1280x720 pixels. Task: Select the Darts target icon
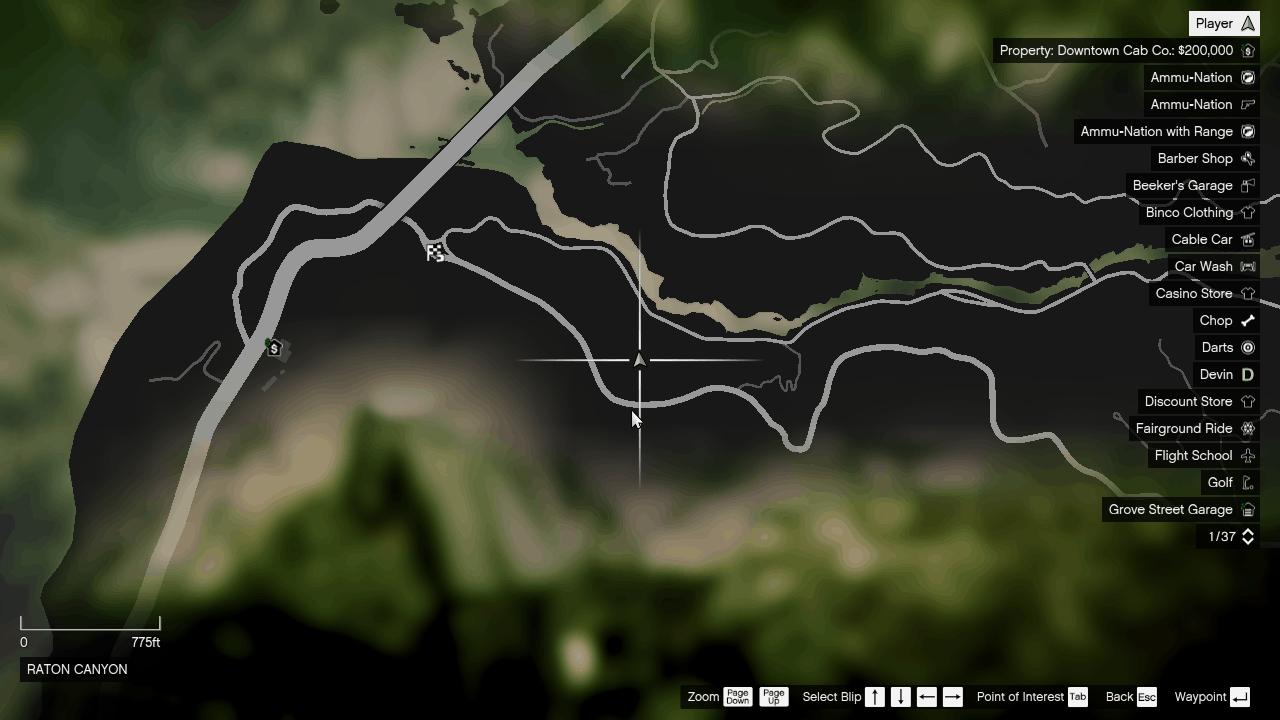[x=1247, y=347]
